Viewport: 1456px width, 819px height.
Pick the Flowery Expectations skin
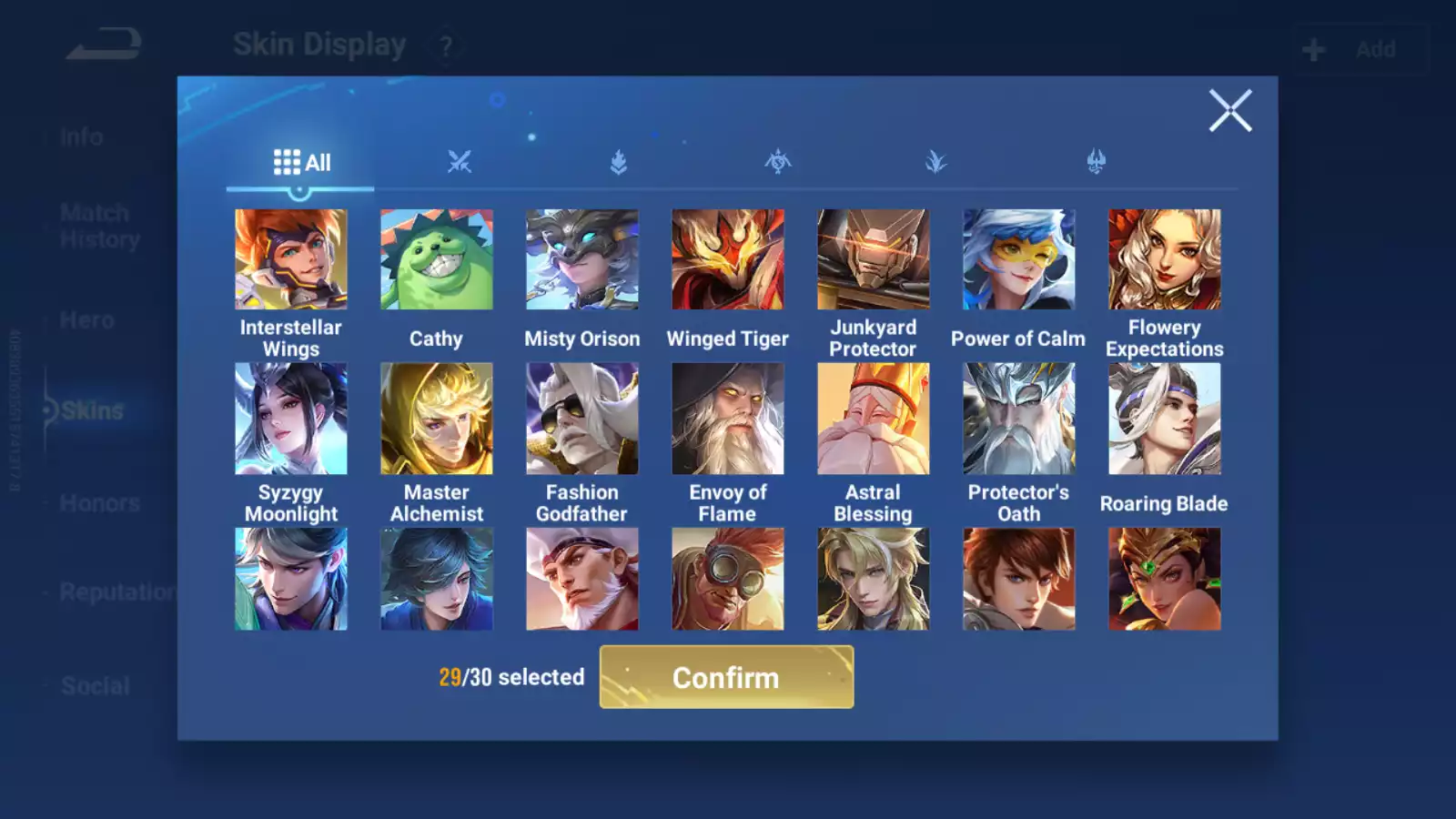pyautogui.click(x=1165, y=260)
